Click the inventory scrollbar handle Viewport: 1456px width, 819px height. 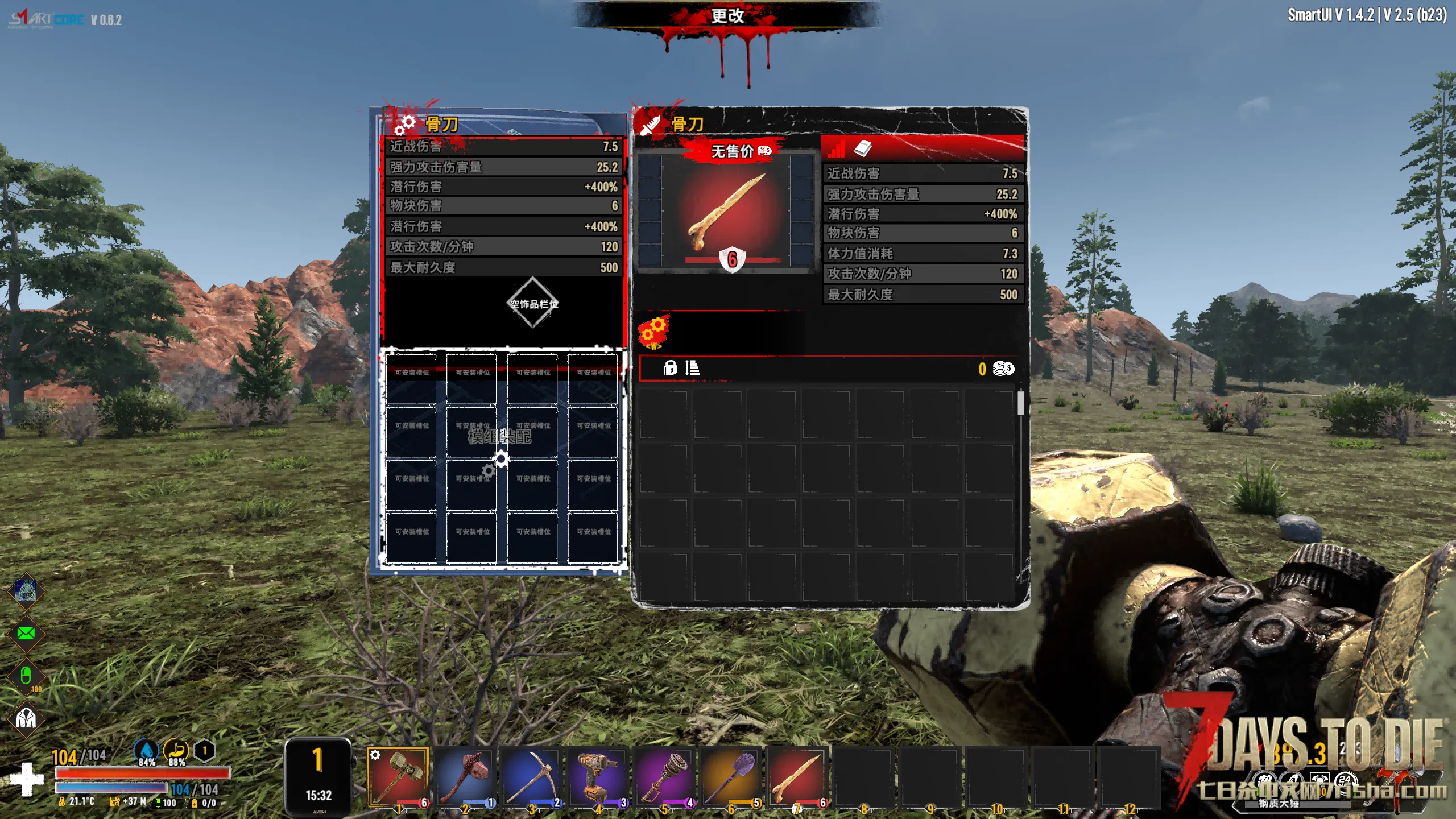click(1021, 403)
